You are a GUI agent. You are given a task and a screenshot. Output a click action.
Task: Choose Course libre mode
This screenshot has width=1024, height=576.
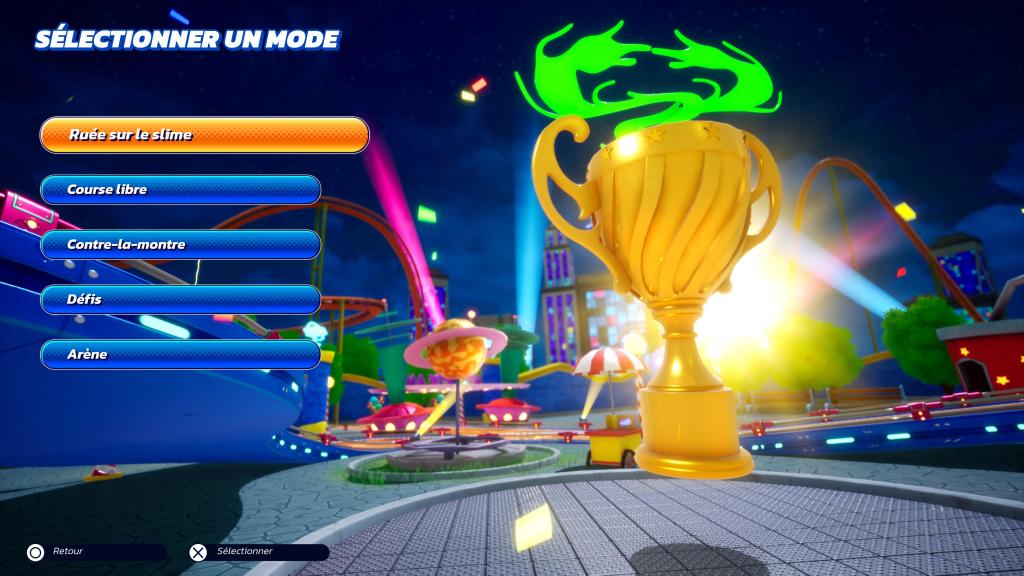click(180, 190)
